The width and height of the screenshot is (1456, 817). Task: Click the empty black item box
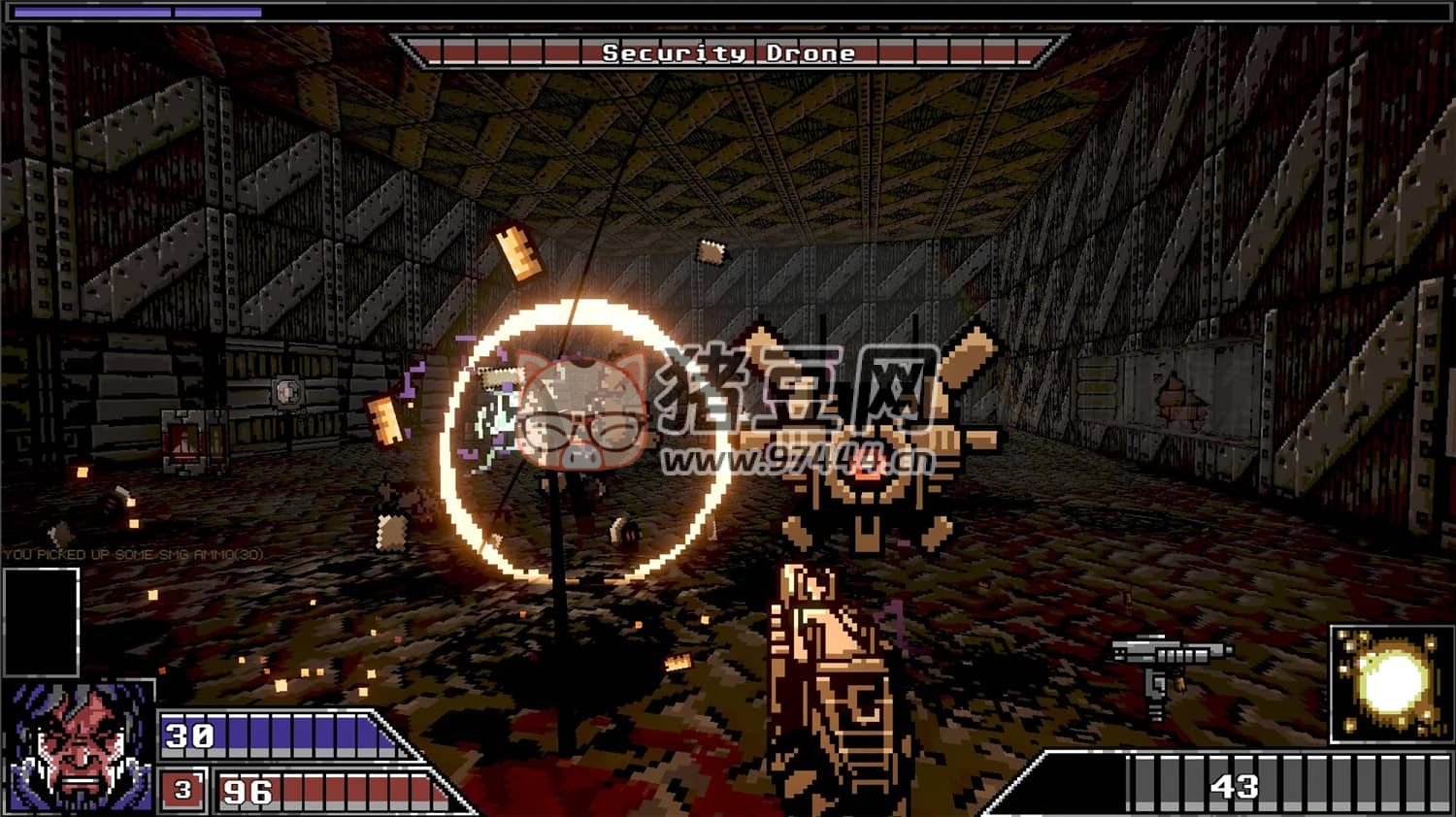pos(41,621)
